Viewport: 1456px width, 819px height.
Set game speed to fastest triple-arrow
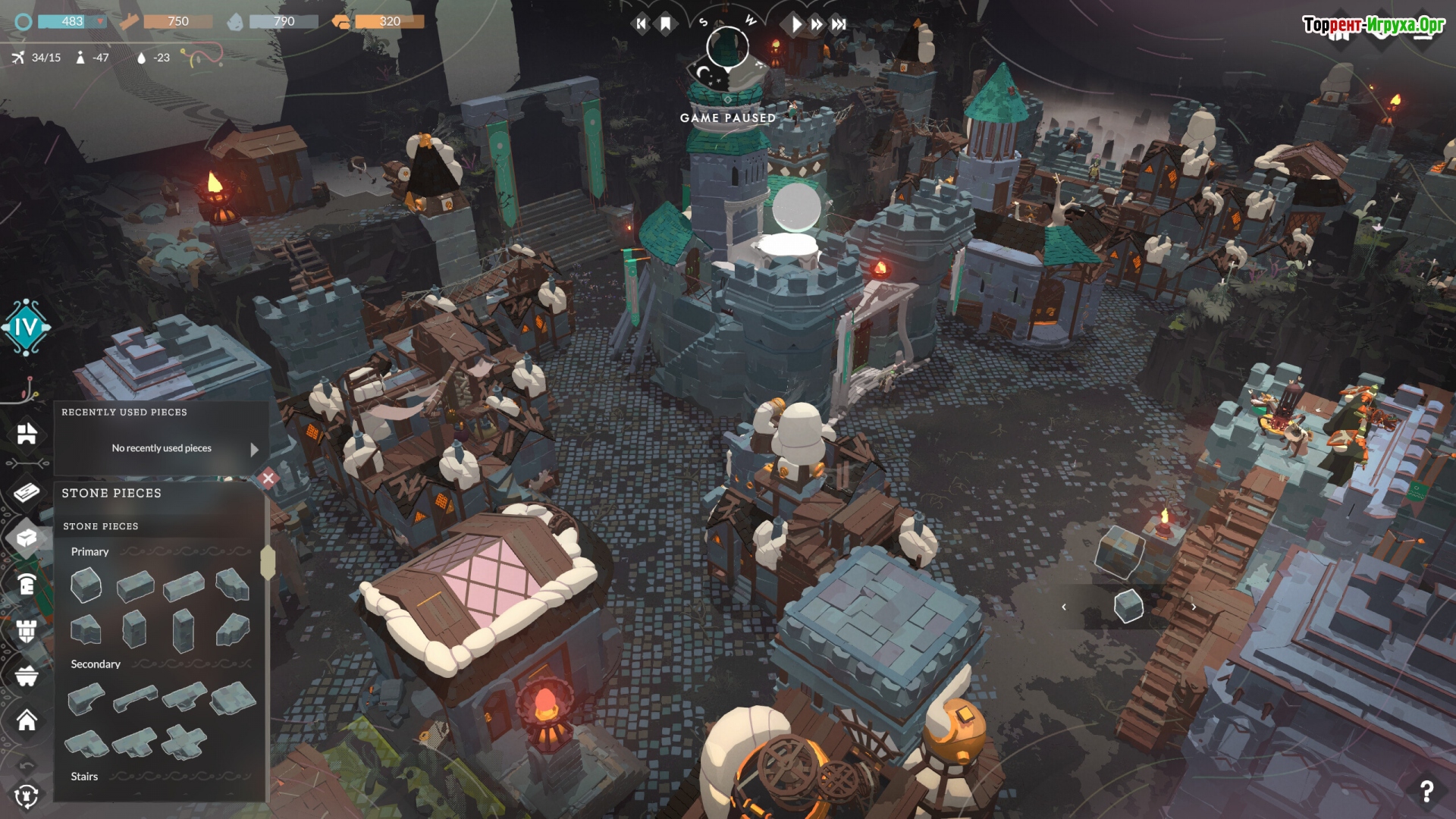839,24
